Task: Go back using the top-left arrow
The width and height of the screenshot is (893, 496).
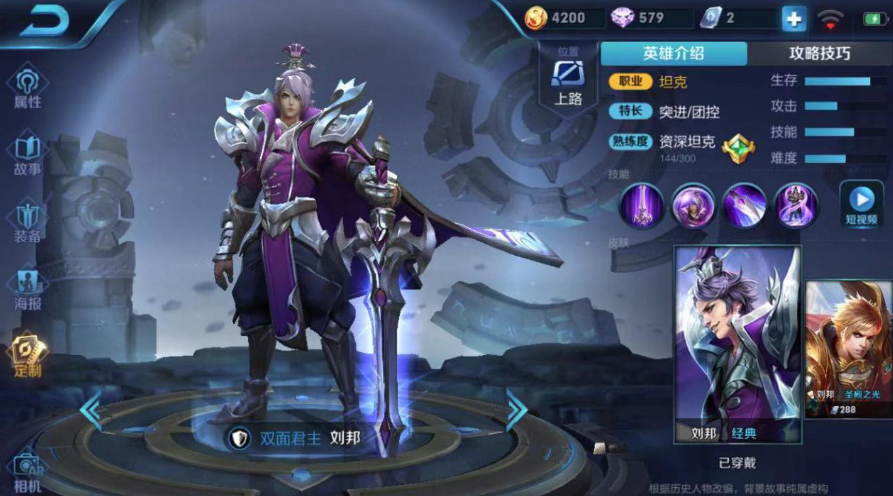Action: (45, 21)
